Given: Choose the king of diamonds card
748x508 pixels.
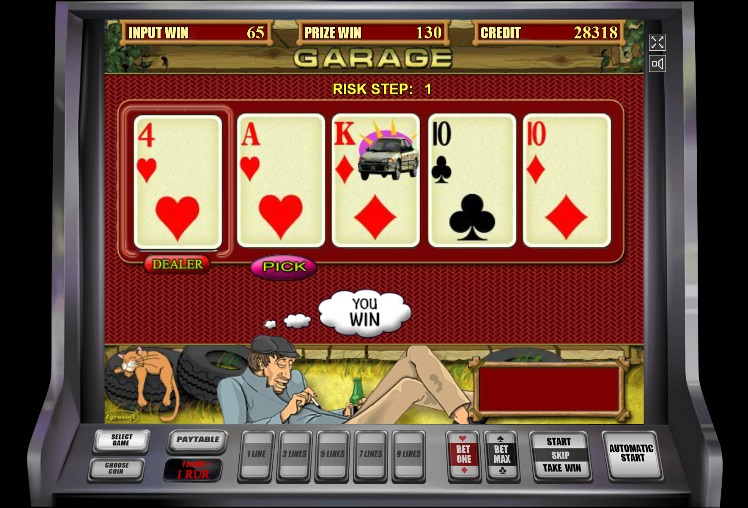Looking at the screenshot, I should pos(376,181).
